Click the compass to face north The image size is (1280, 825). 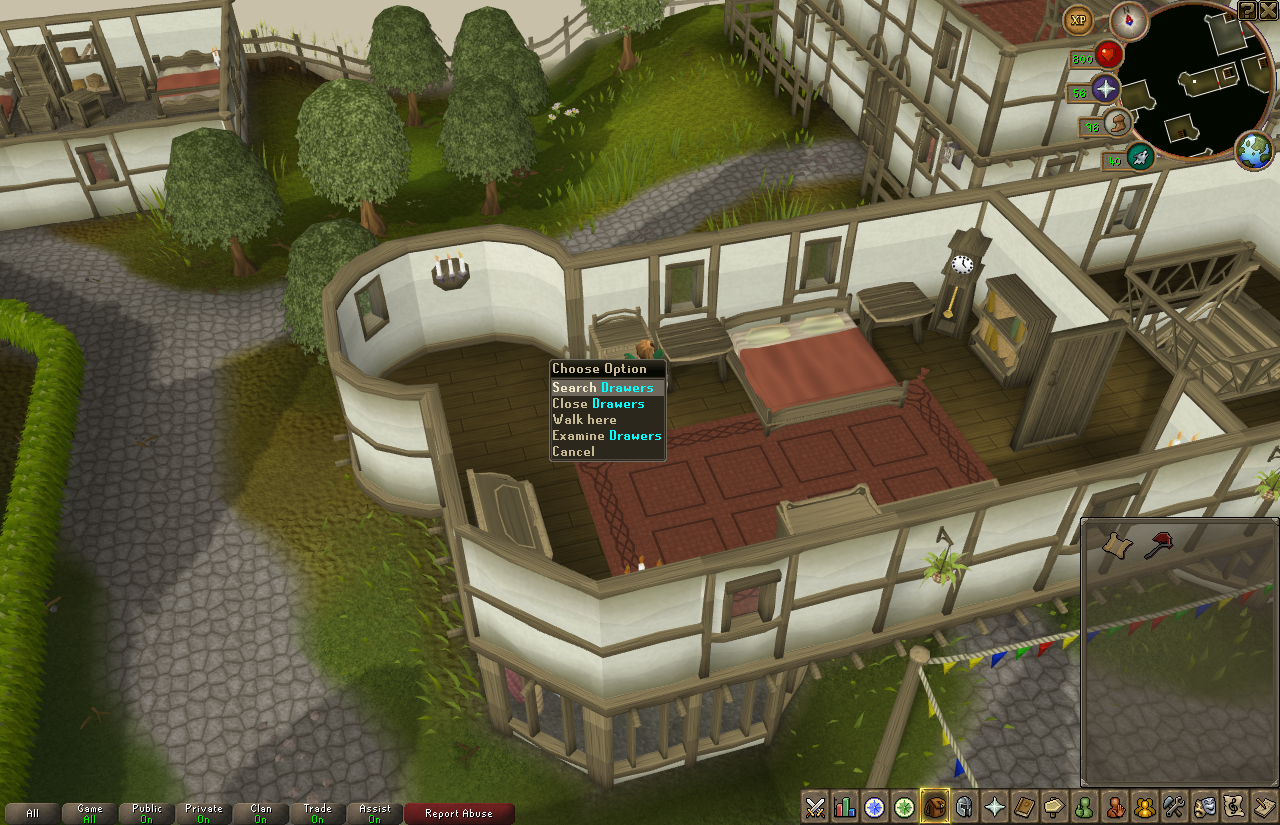[1129, 20]
